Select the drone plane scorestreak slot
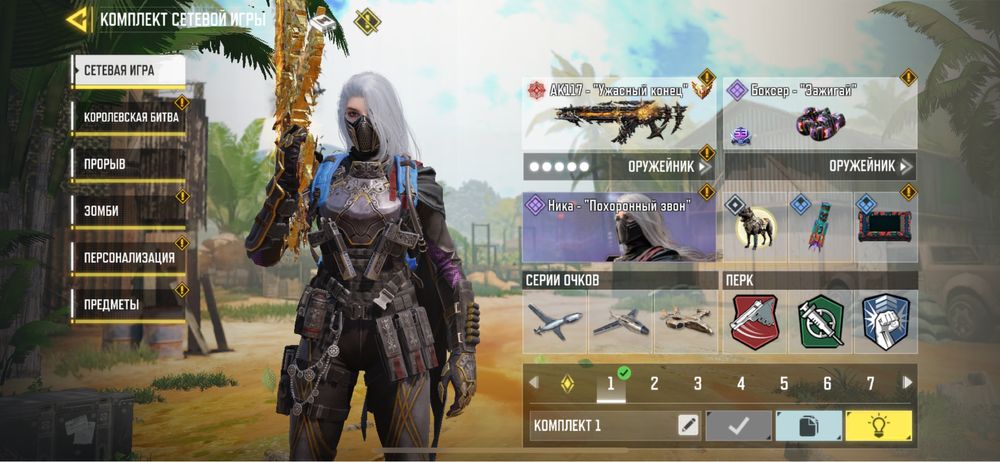This screenshot has width=1000, height=462. pyautogui.click(x=555, y=322)
